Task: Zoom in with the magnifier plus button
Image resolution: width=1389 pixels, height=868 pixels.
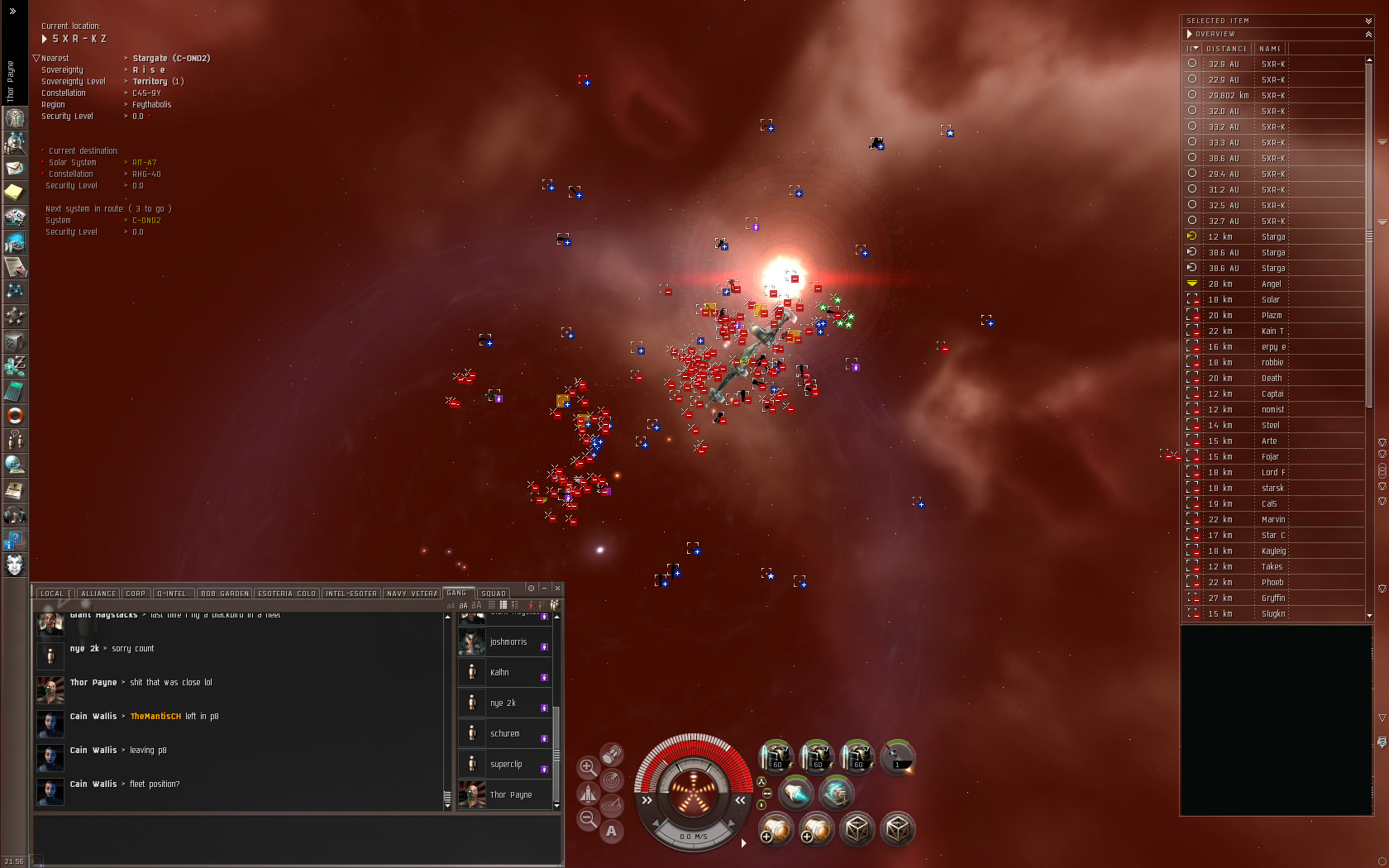Action: tap(588, 767)
